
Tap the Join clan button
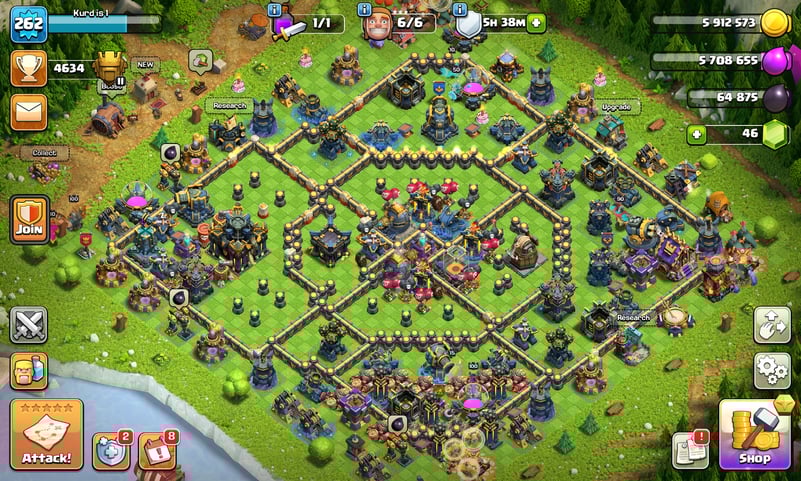point(29,218)
